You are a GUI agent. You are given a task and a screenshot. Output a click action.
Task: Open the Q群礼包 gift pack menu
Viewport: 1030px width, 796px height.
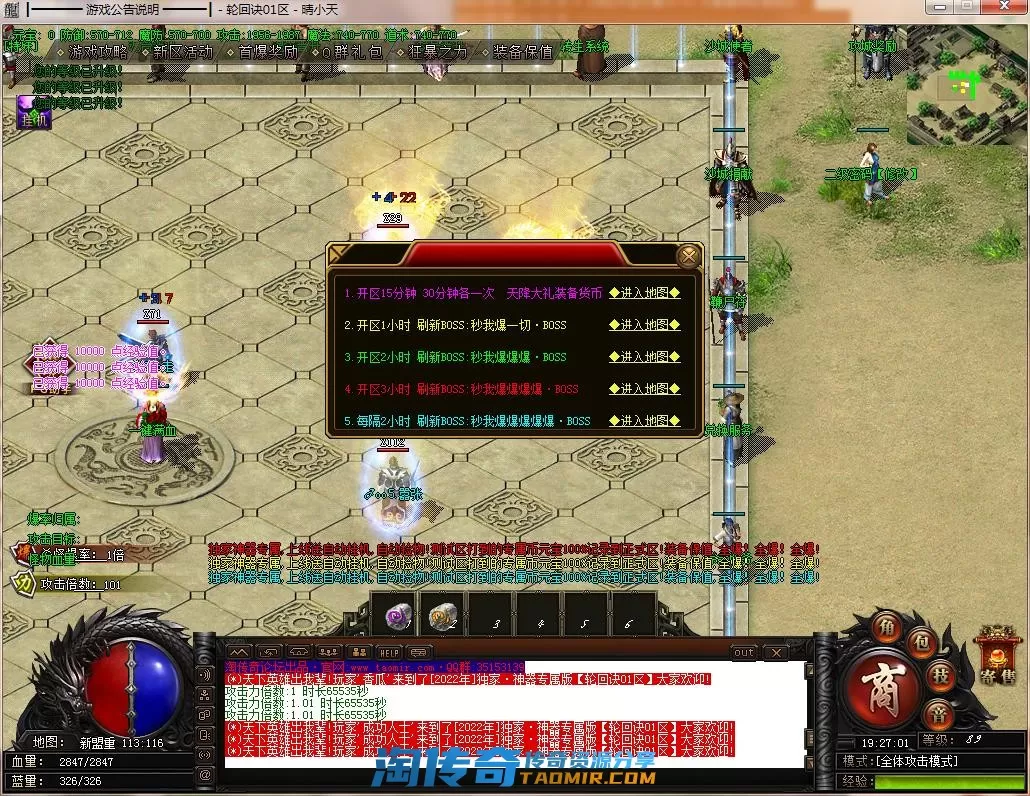(352, 51)
